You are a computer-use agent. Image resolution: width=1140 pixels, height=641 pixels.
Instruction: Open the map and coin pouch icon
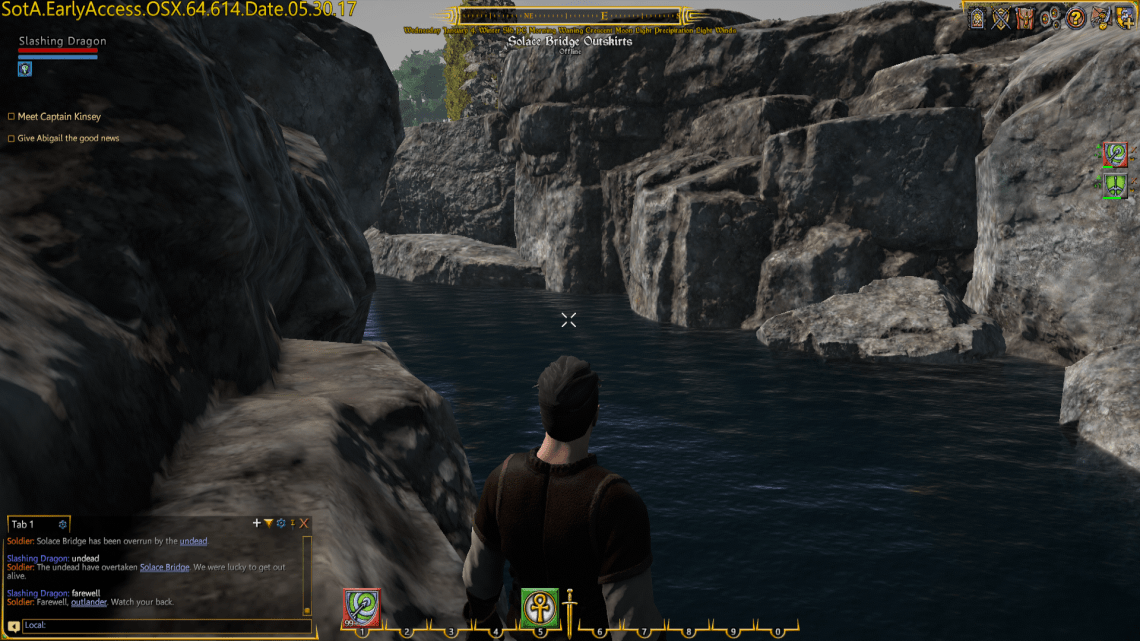pyautogui.click(x=1101, y=17)
